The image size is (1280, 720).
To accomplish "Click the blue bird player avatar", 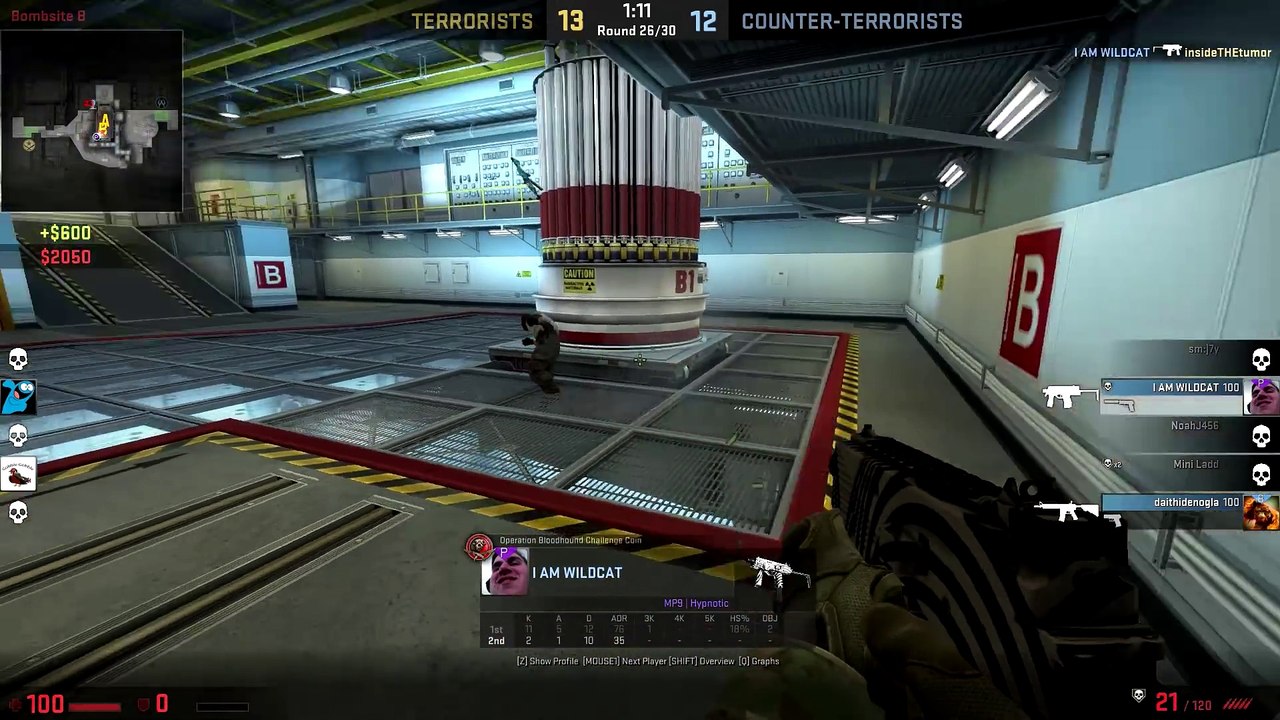I will pos(18,397).
